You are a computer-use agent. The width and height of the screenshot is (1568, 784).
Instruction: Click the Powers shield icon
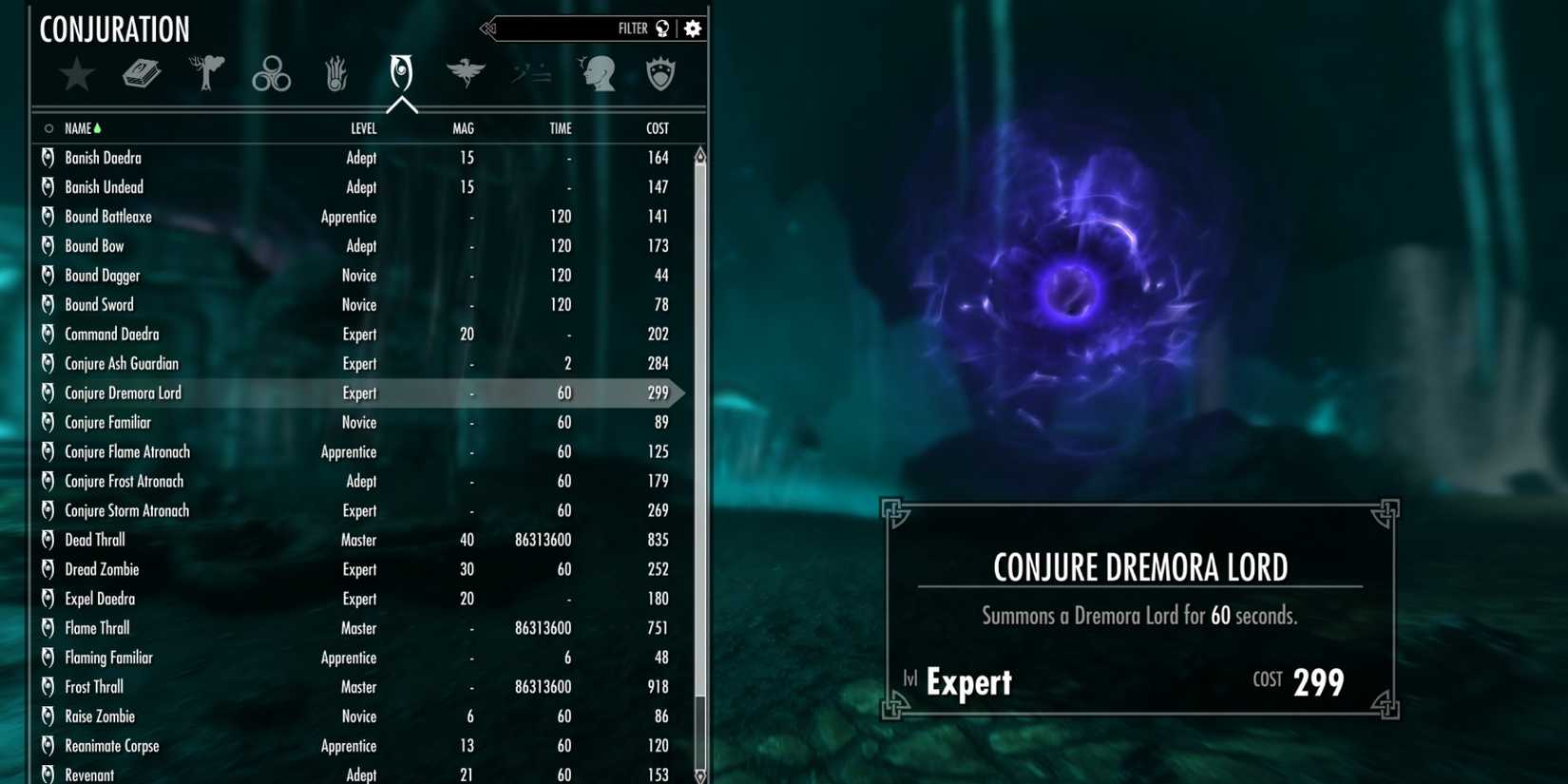(660, 73)
